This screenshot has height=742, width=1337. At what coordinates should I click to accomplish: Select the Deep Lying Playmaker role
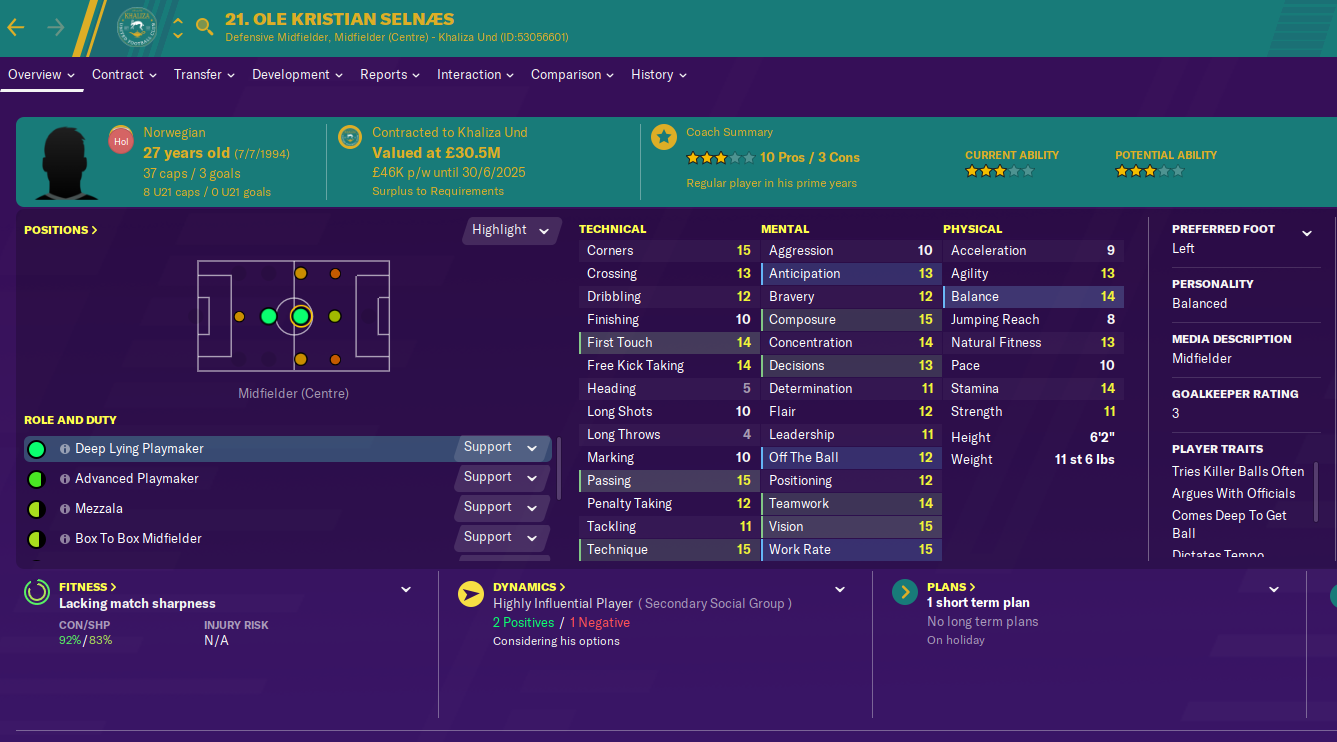pyautogui.click(x=139, y=449)
